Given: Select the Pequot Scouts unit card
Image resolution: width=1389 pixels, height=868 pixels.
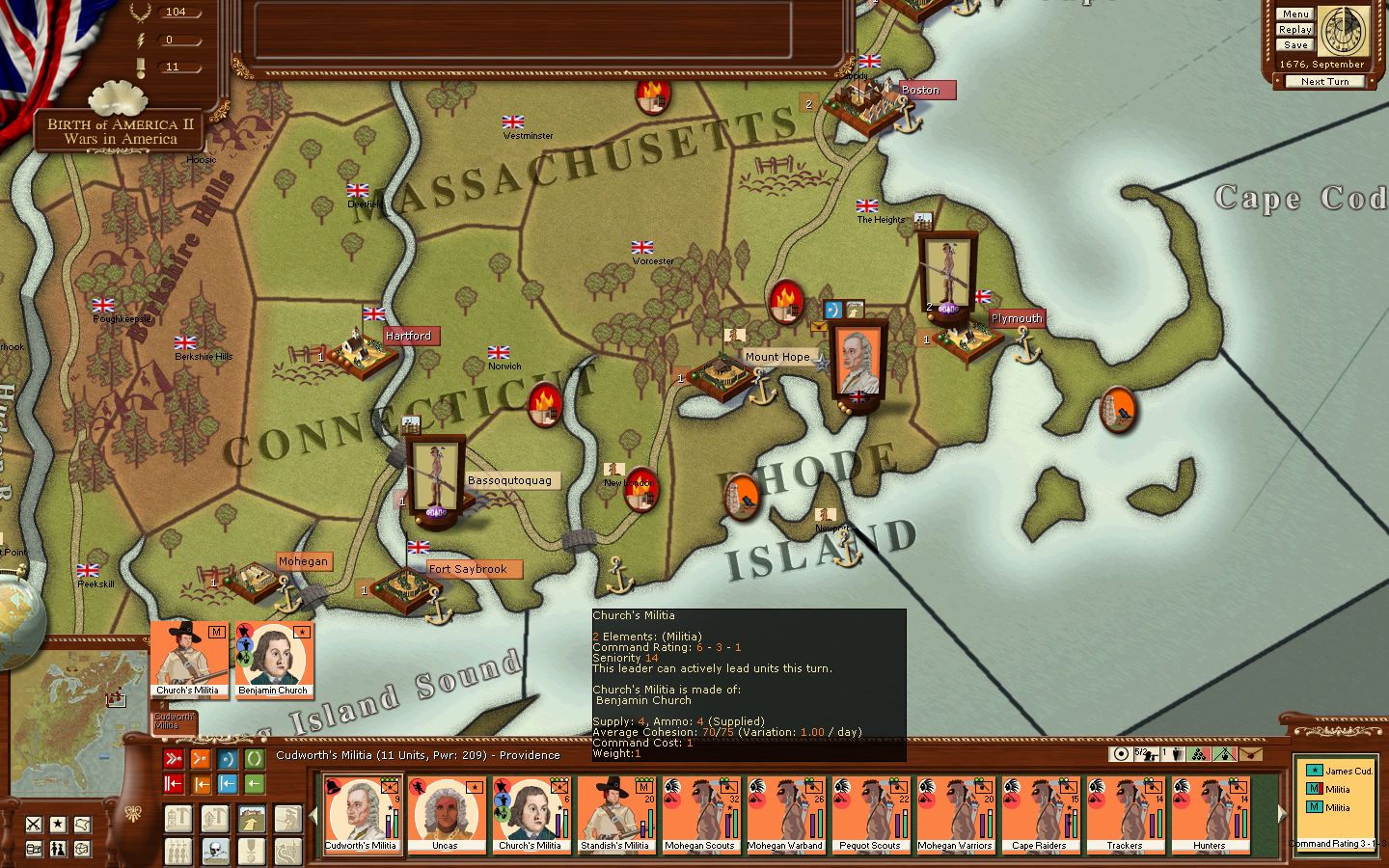Looking at the screenshot, I should tap(869, 815).
